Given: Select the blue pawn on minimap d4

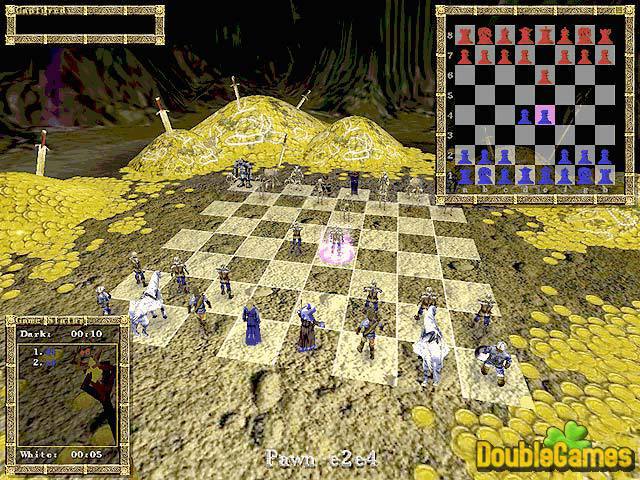Looking at the screenshot, I should click(524, 116).
